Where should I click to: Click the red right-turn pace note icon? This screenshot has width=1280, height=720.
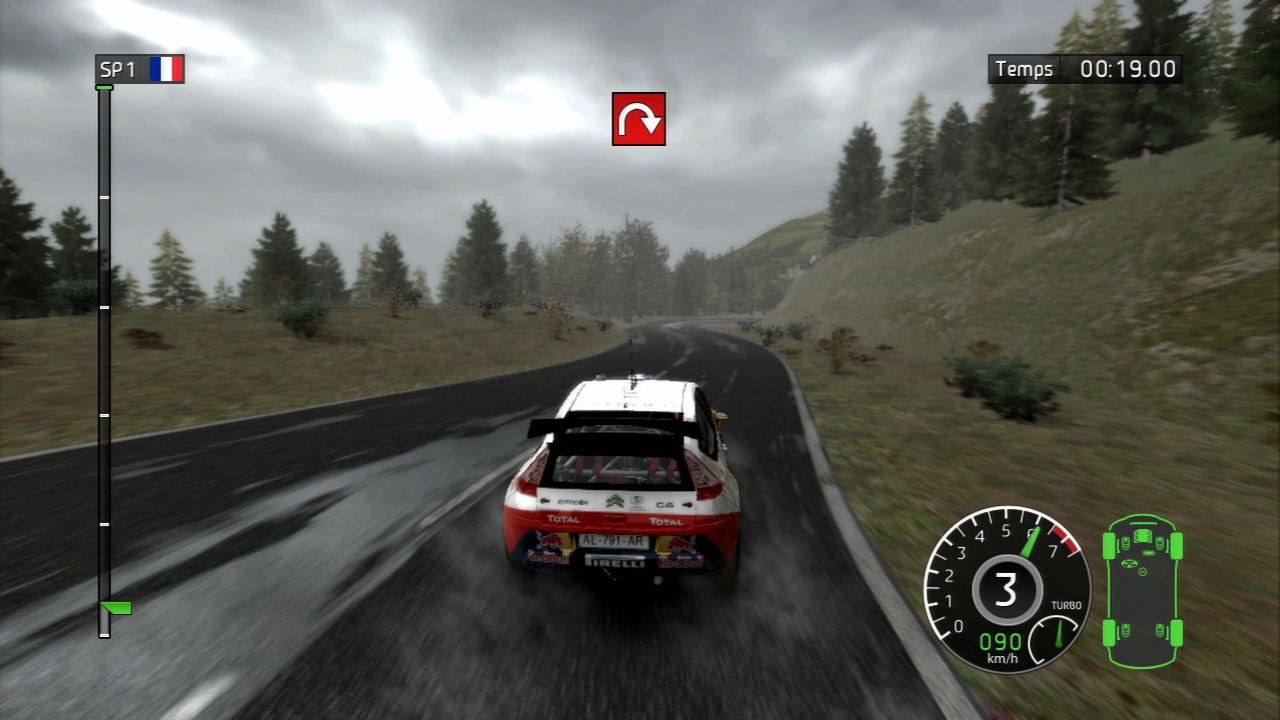(x=639, y=119)
